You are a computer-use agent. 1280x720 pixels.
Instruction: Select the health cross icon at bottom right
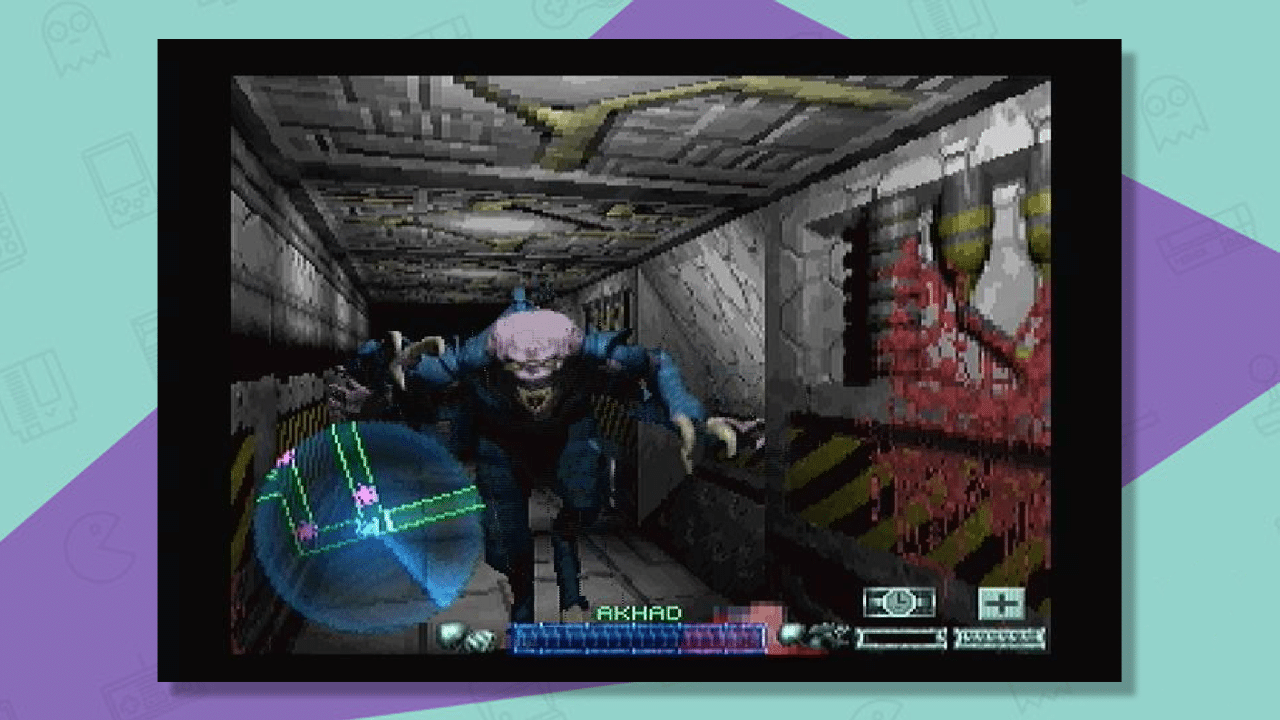pos(997,603)
